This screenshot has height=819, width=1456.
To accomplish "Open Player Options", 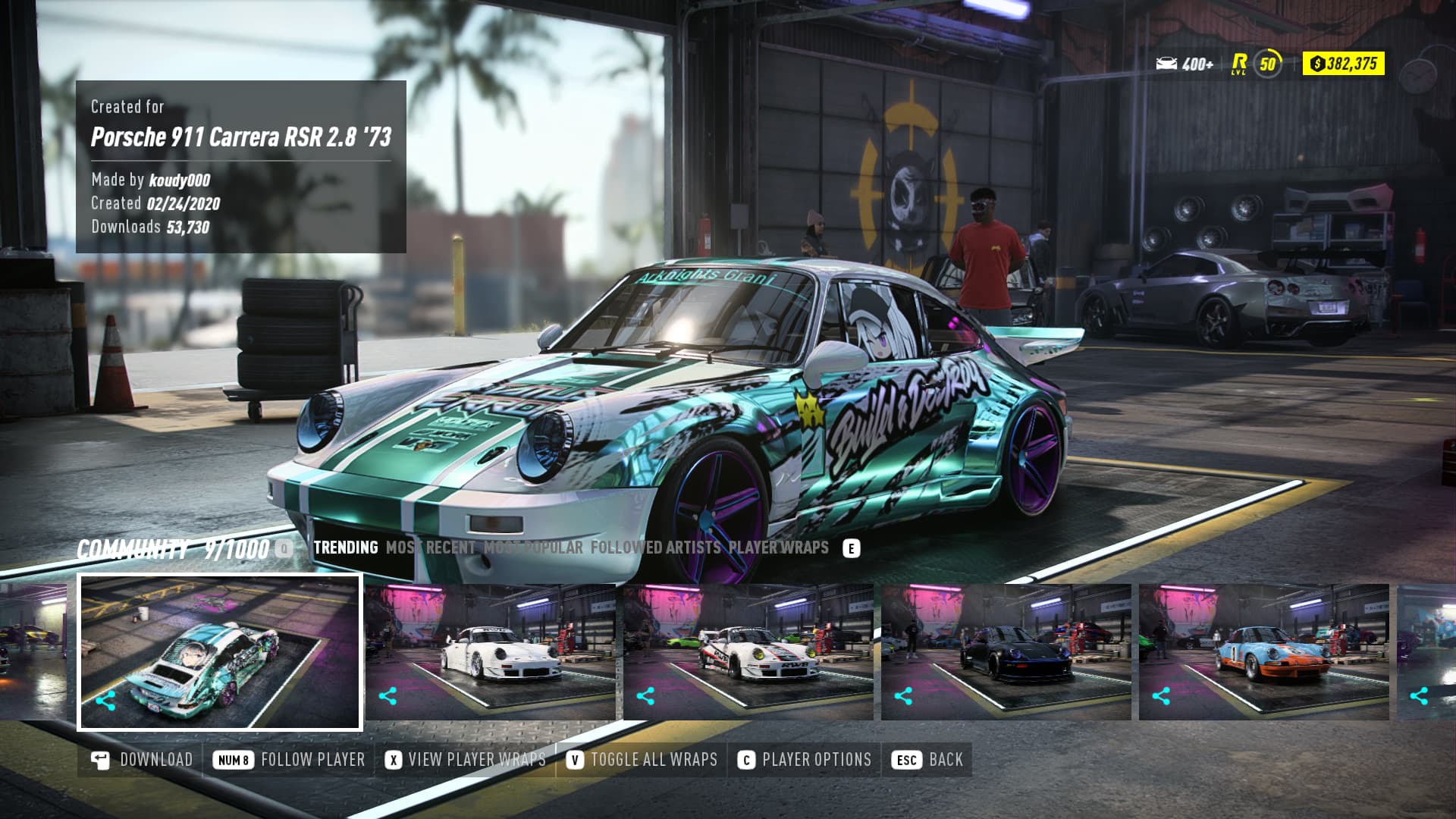I will (805, 760).
